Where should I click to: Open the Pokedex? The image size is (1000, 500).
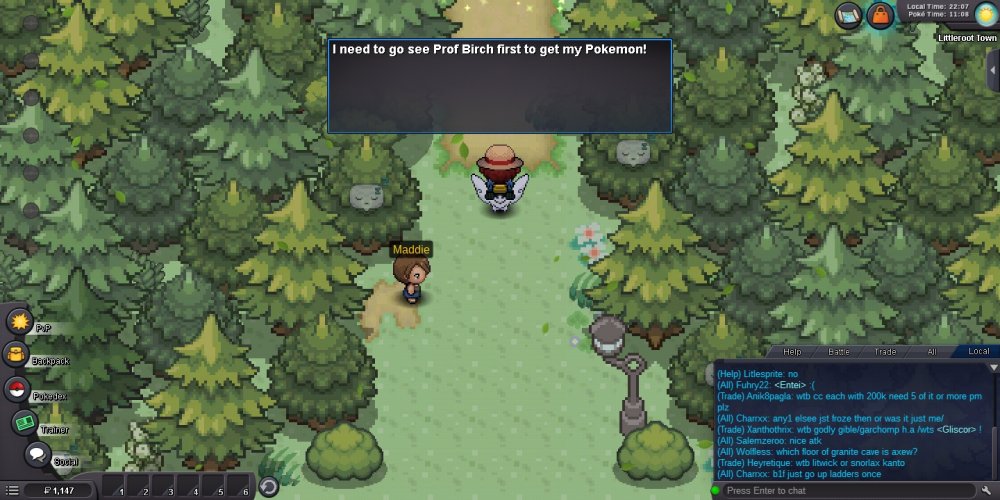[17, 390]
